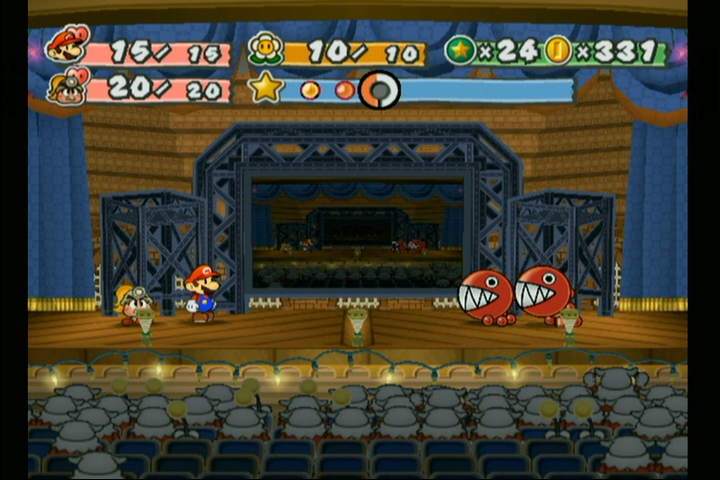Select the yellow Star Power star icon
Image resolution: width=720 pixels, height=480 pixels.
(266, 88)
